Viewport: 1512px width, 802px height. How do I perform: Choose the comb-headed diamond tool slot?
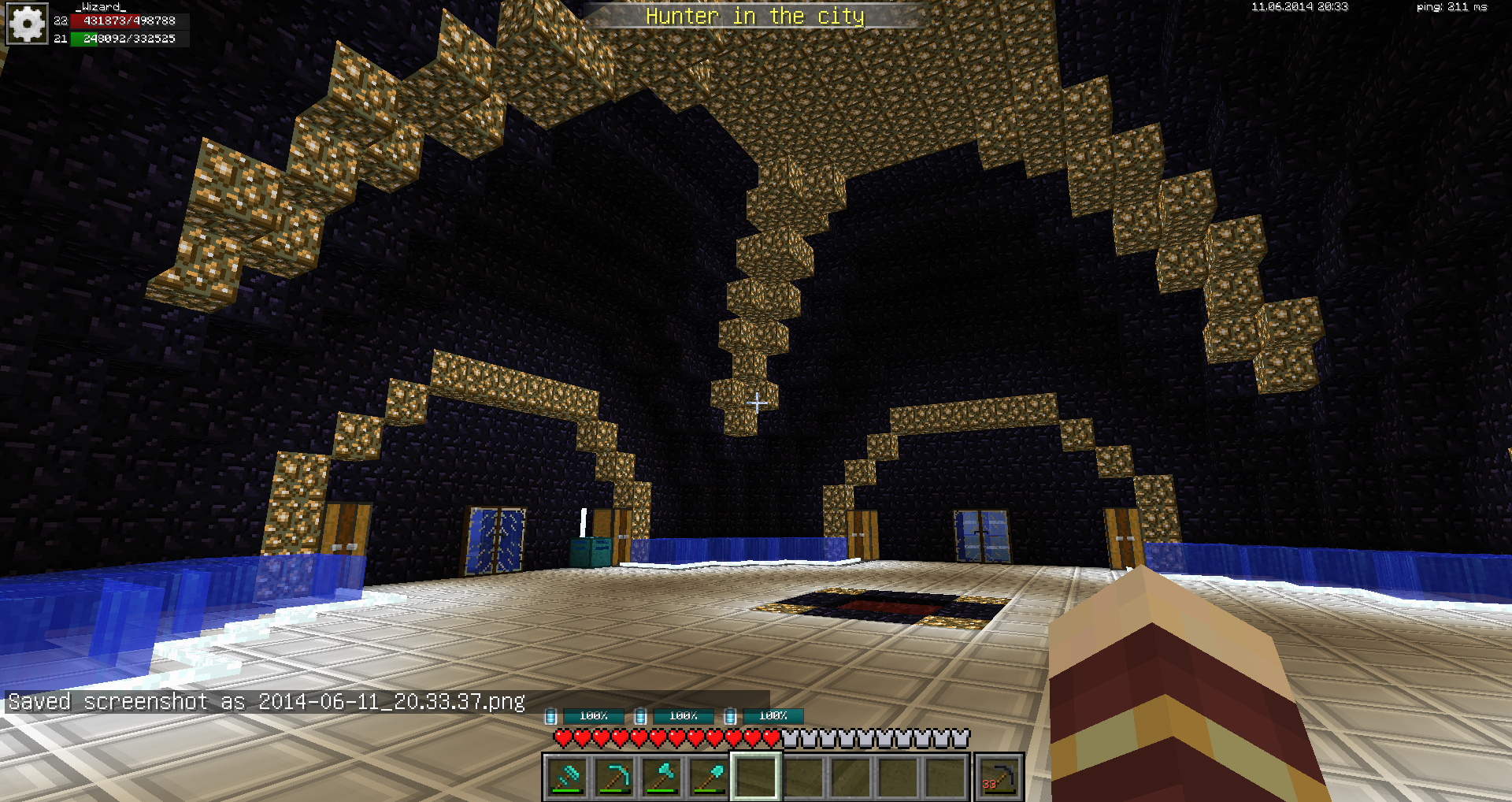[567, 777]
